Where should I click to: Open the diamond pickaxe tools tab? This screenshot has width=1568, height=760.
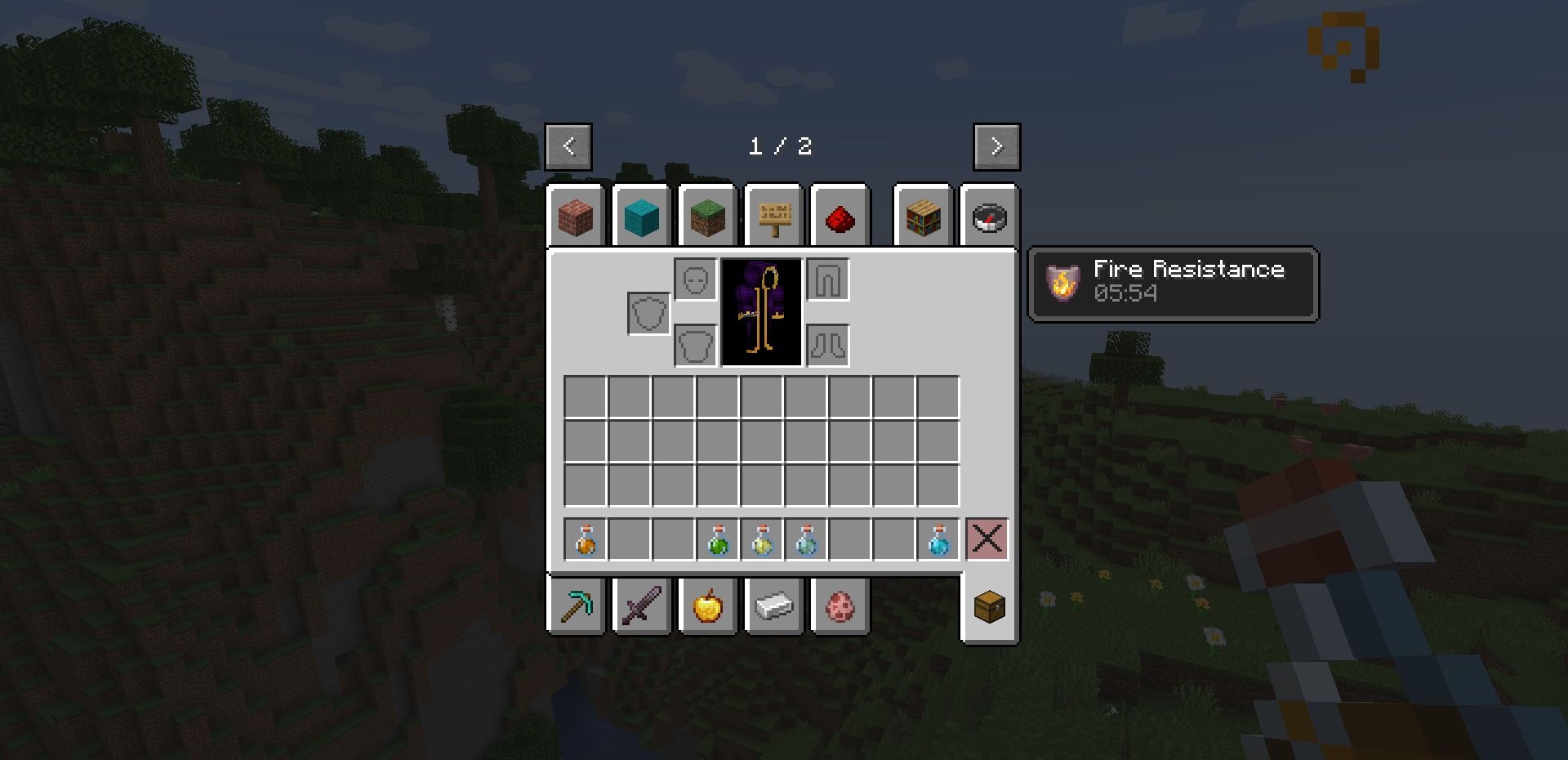click(x=577, y=606)
